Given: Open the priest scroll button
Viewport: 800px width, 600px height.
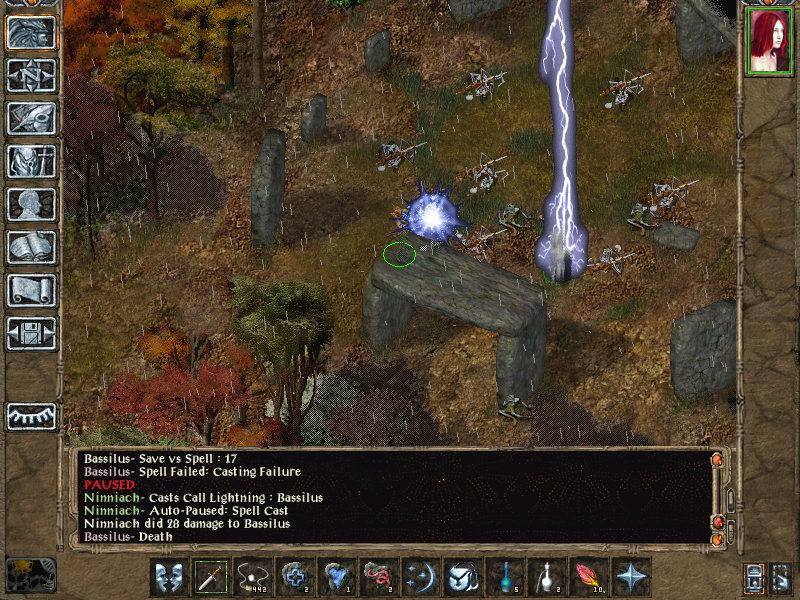Looking at the screenshot, I should 31,290.
